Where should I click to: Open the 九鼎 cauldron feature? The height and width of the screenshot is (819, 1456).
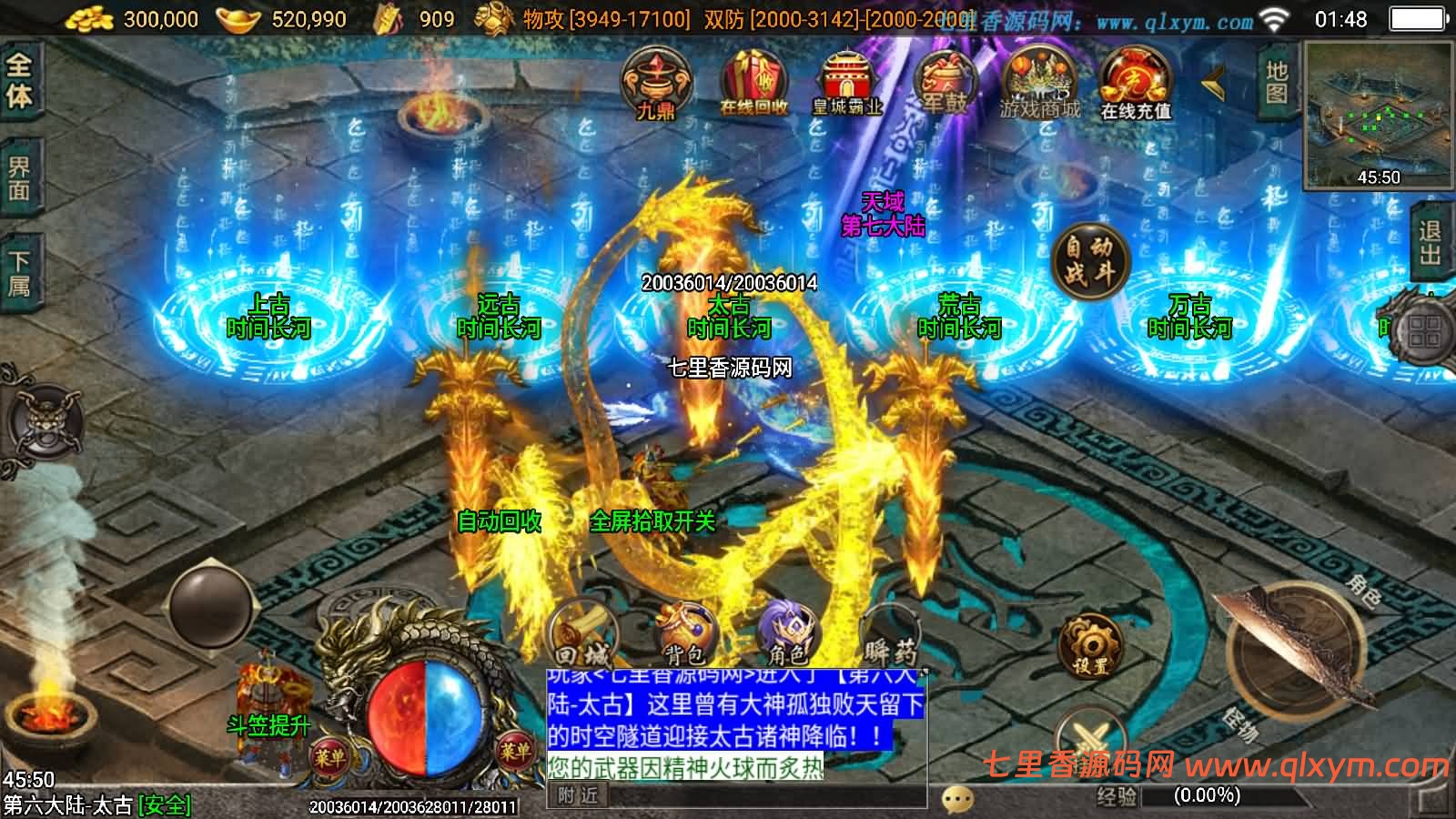[x=657, y=84]
